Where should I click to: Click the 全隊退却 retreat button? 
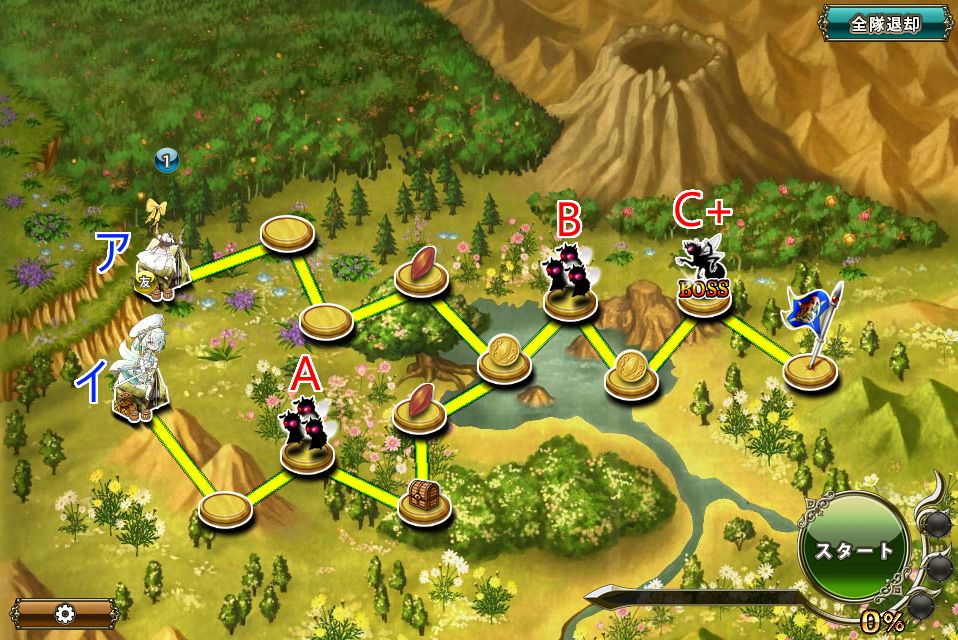[885, 25]
